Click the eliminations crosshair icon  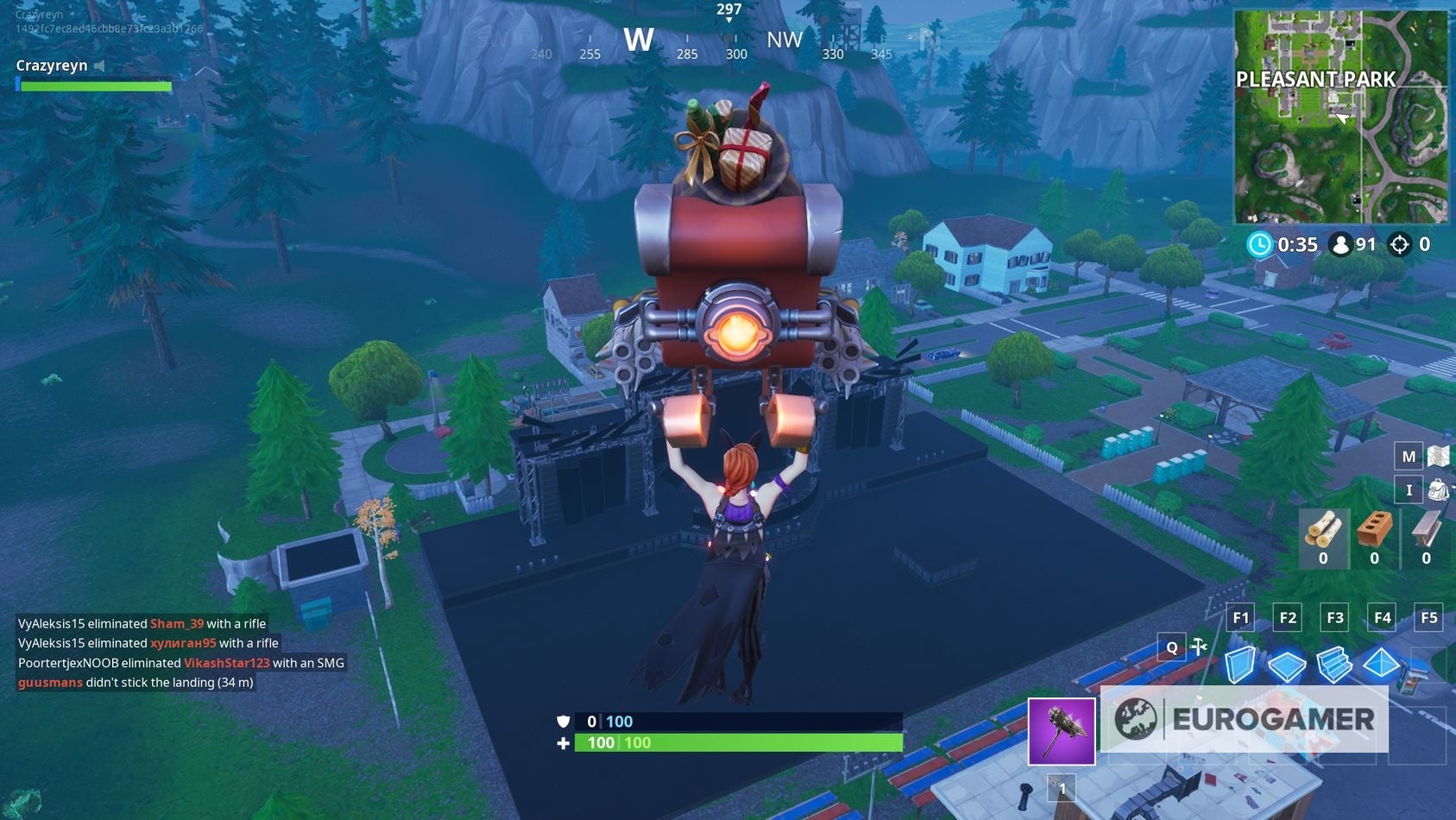point(1400,245)
